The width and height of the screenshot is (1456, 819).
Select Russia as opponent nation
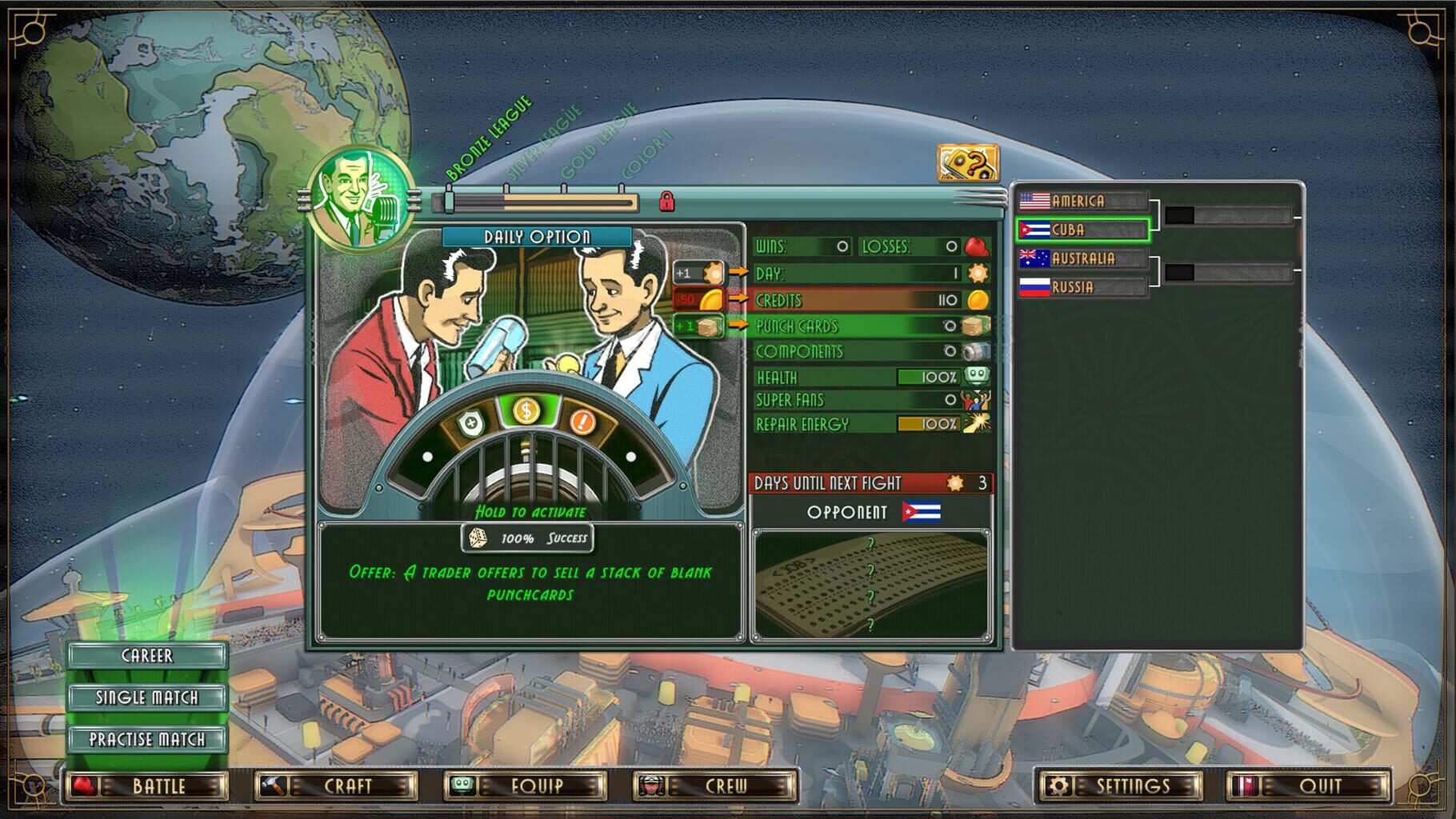[1082, 287]
